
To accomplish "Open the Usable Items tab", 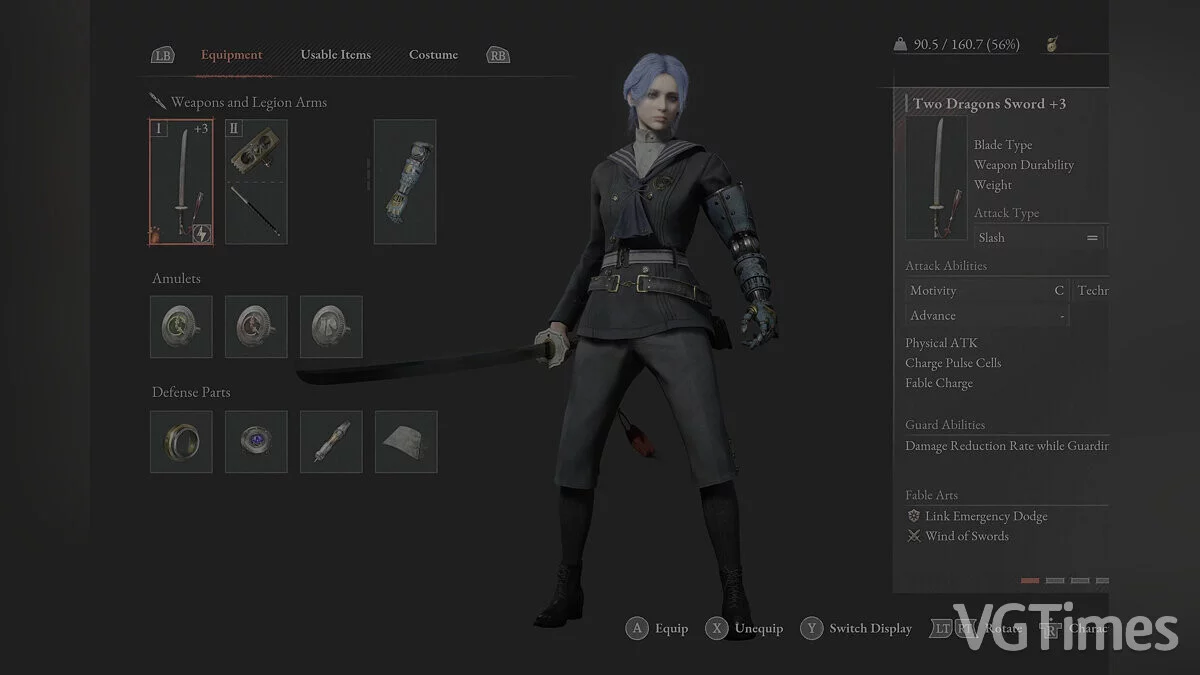I will 335,55.
